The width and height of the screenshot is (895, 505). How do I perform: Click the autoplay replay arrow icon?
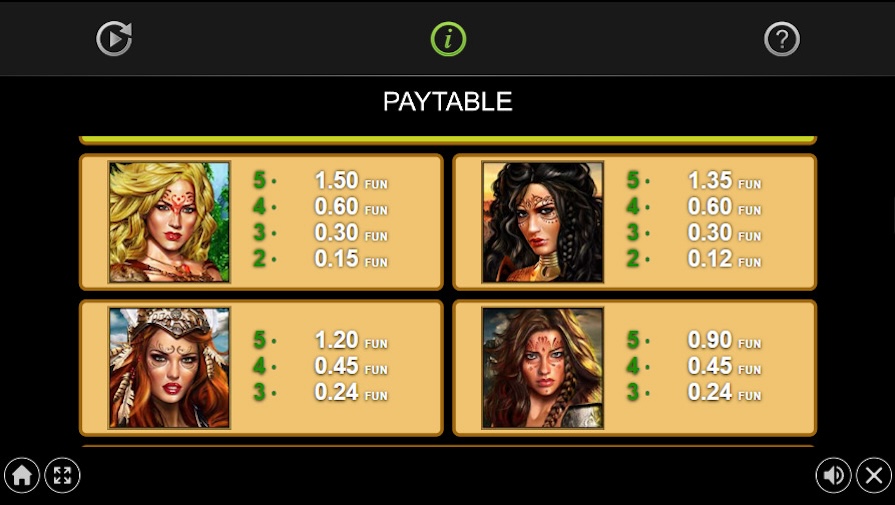tap(114, 39)
